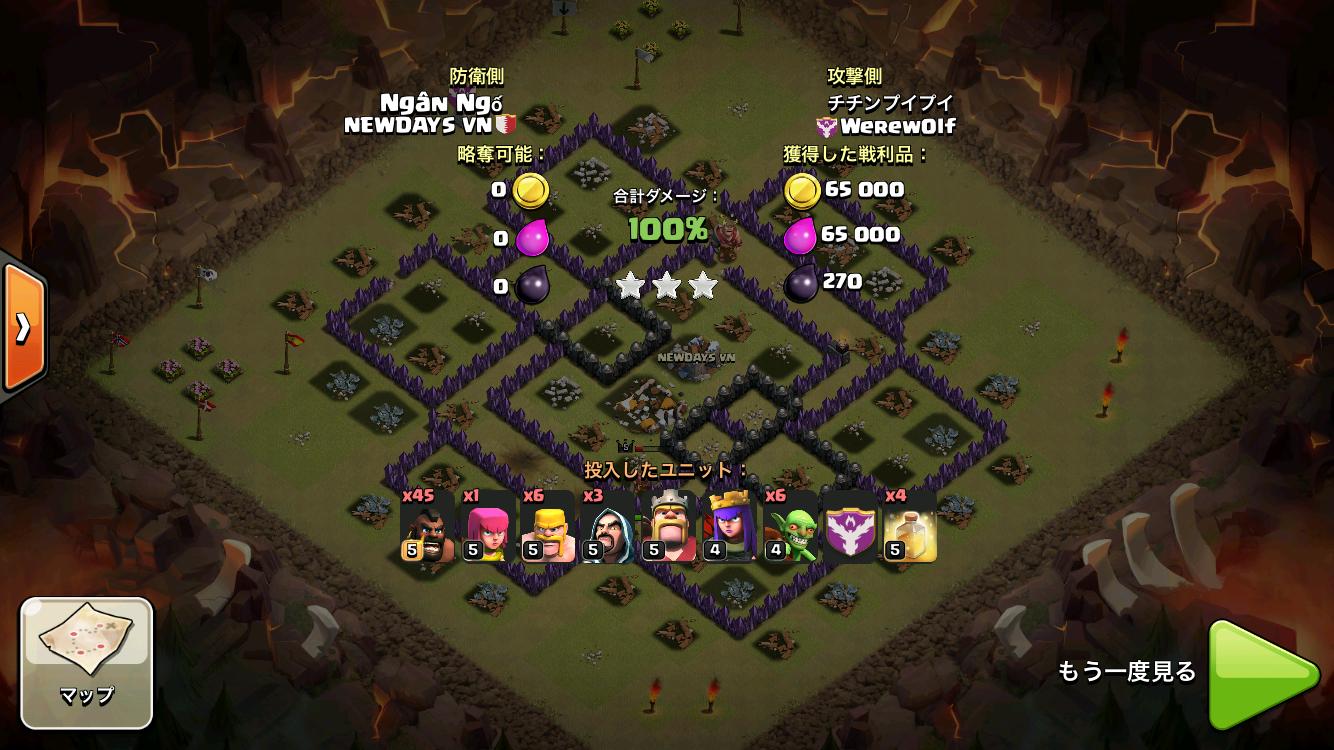1334x750 pixels.
Task: Open the マップ map button
Action: point(86,661)
